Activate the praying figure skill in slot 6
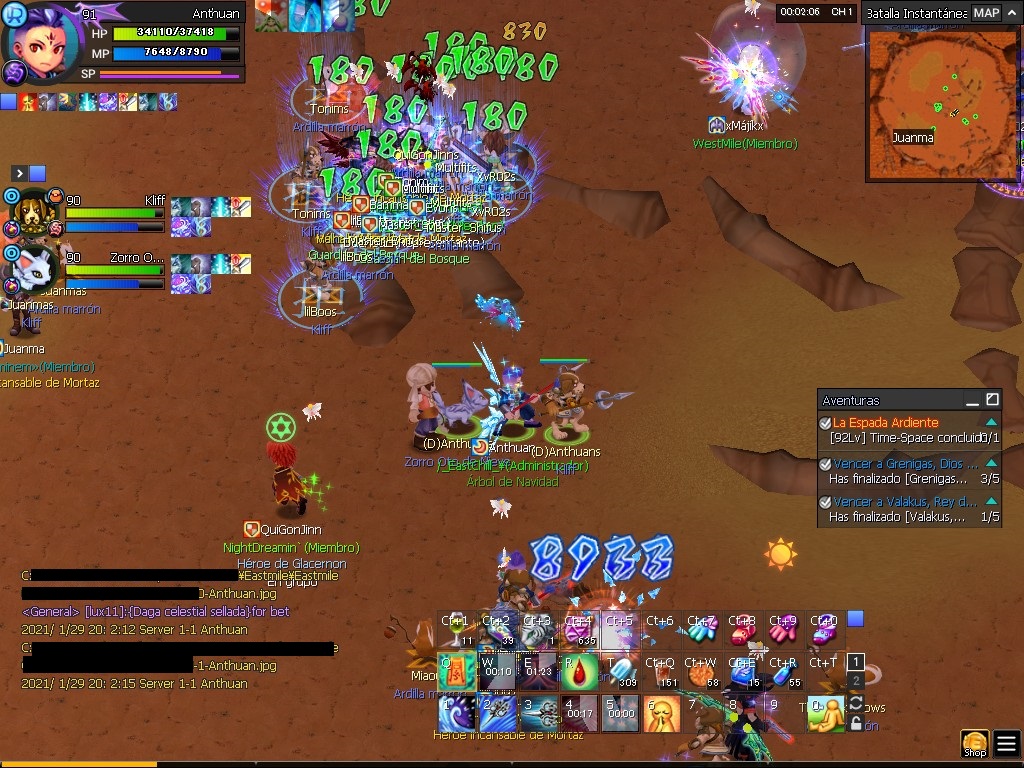Image resolution: width=1024 pixels, height=768 pixels. coord(662,714)
